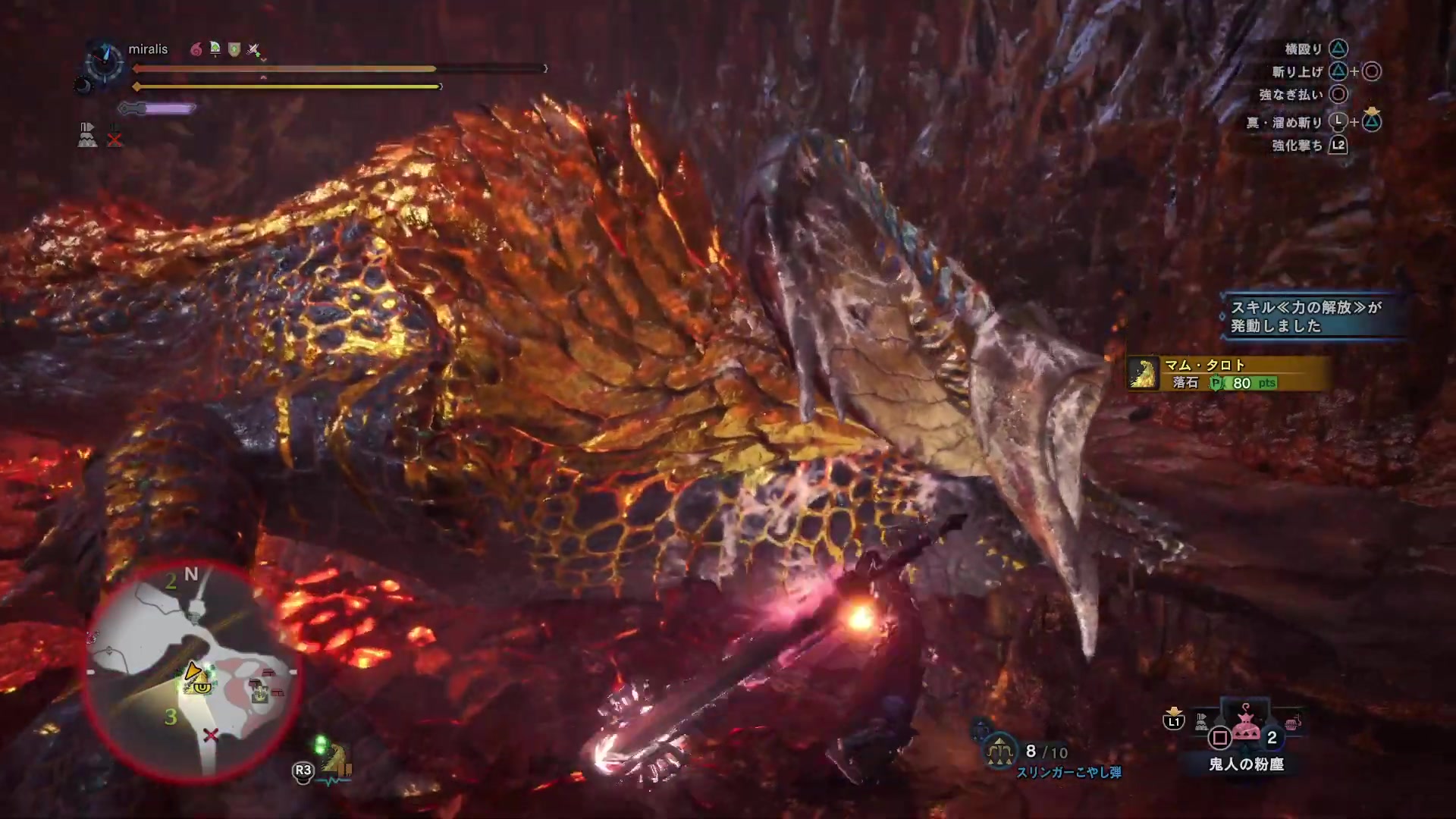
Task: Select the slinger ammo crest icon
Action: click(x=999, y=751)
